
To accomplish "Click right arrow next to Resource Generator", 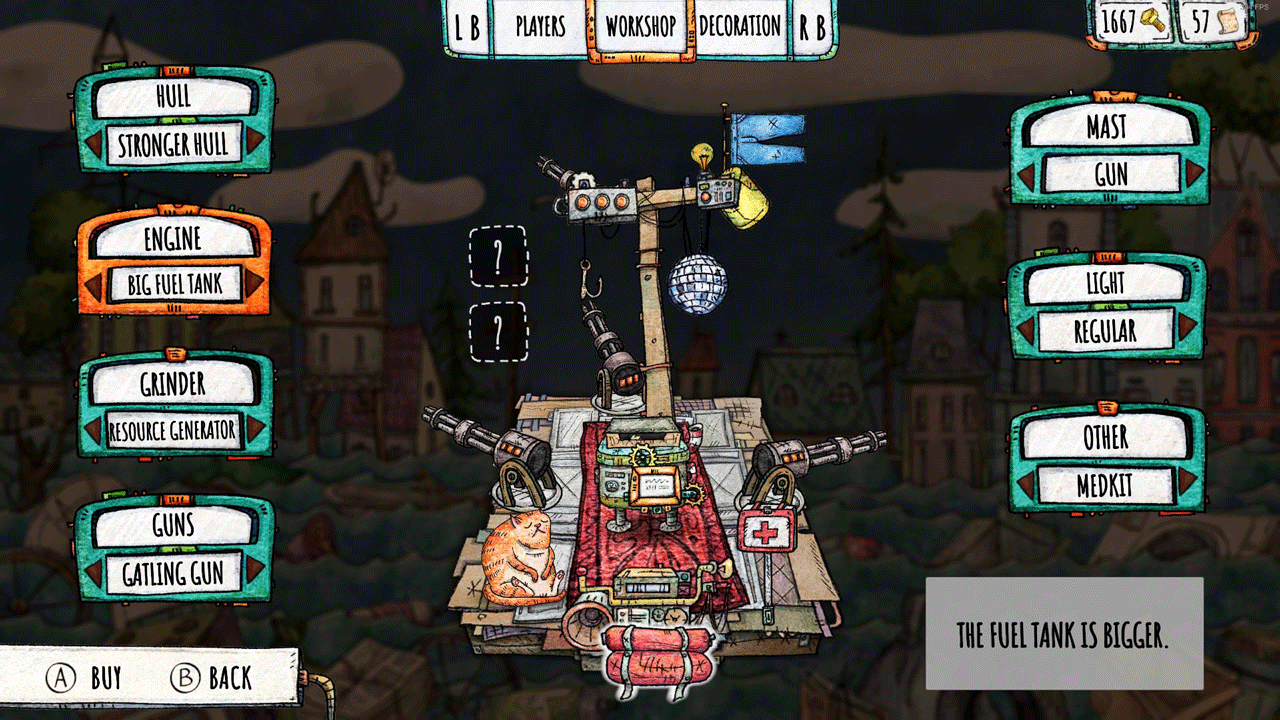I will 254,430.
